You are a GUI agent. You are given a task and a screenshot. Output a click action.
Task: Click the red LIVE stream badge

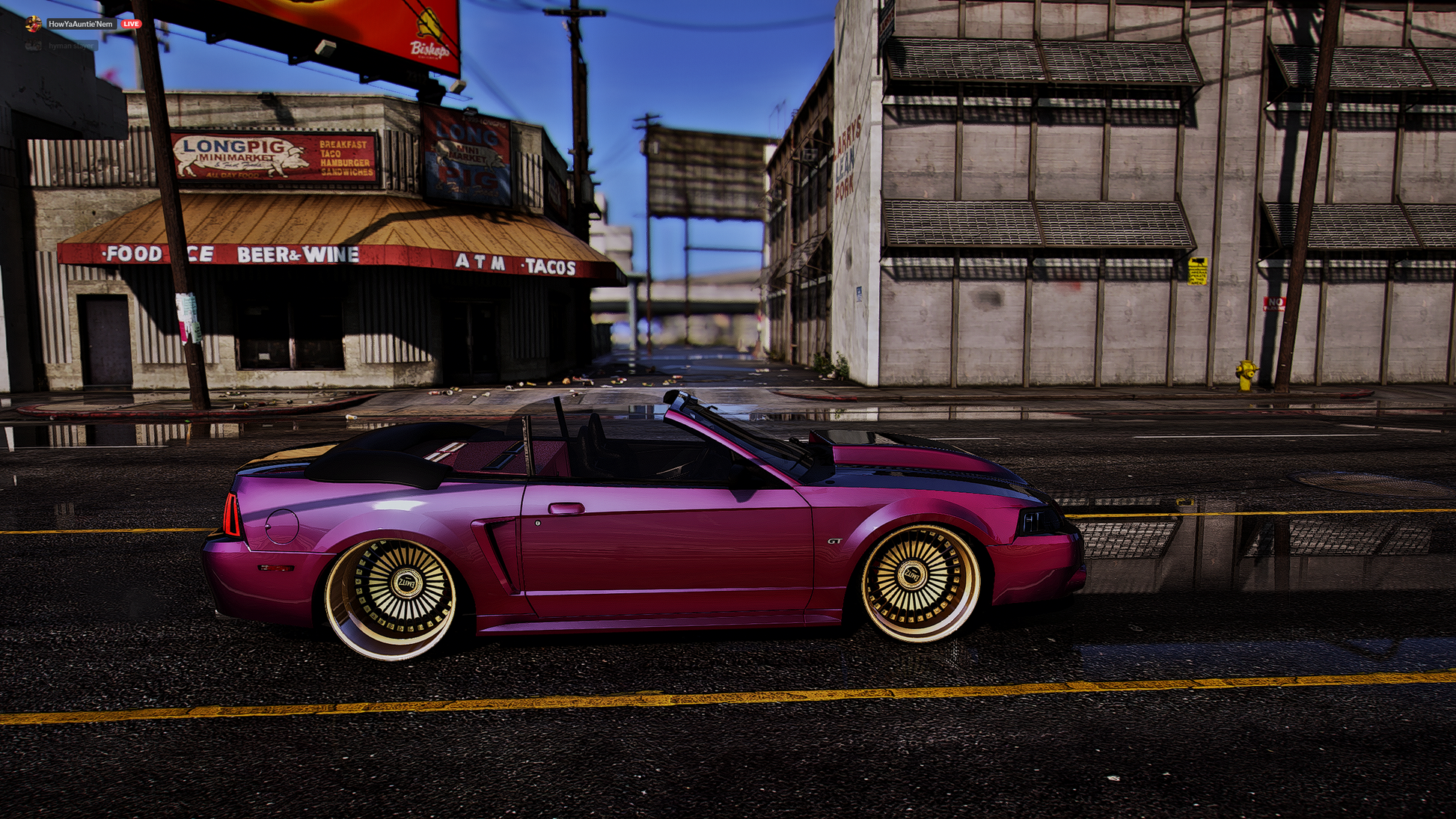(x=132, y=24)
